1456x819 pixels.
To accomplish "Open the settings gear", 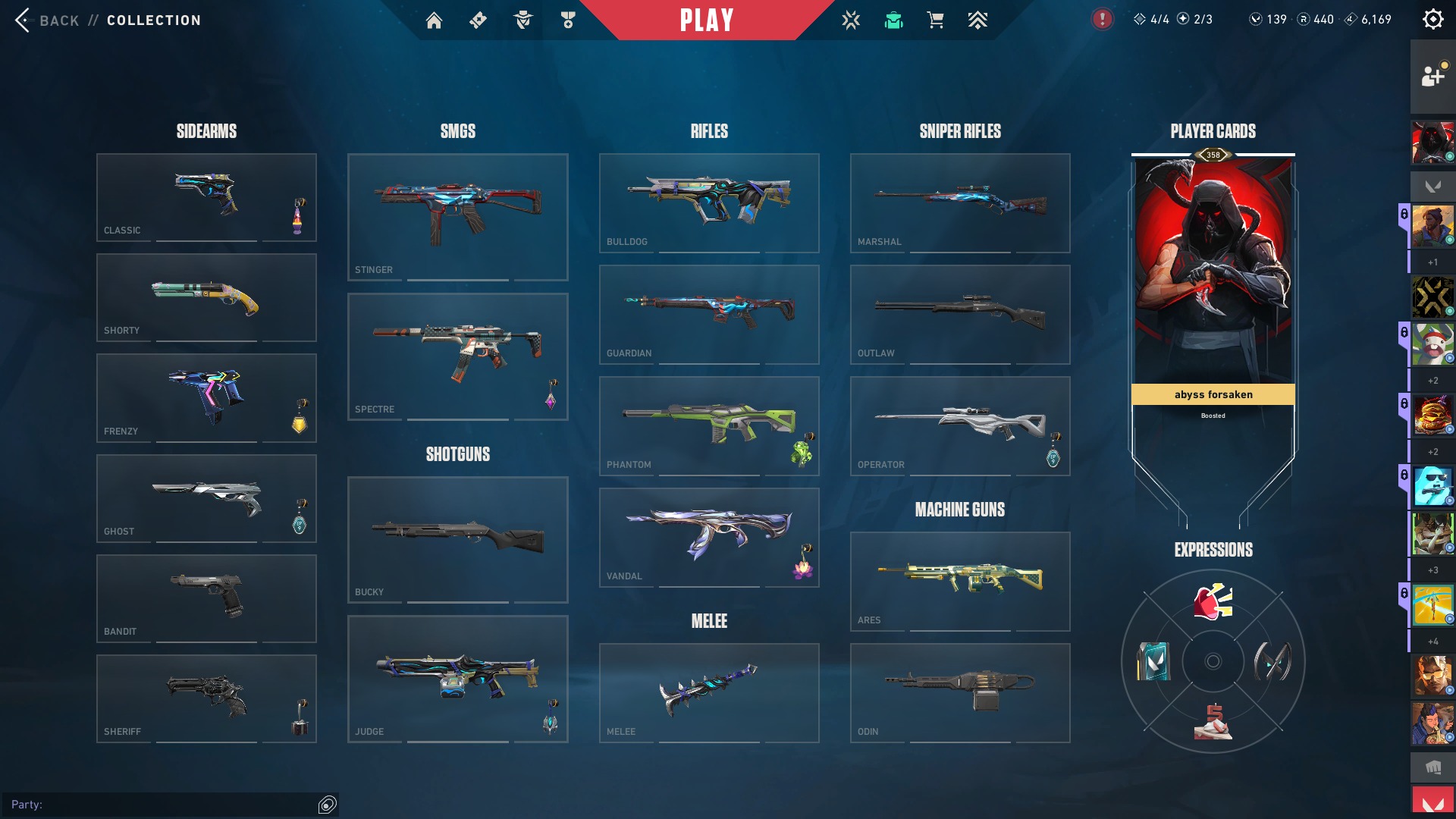I will tap(1432, 20).
